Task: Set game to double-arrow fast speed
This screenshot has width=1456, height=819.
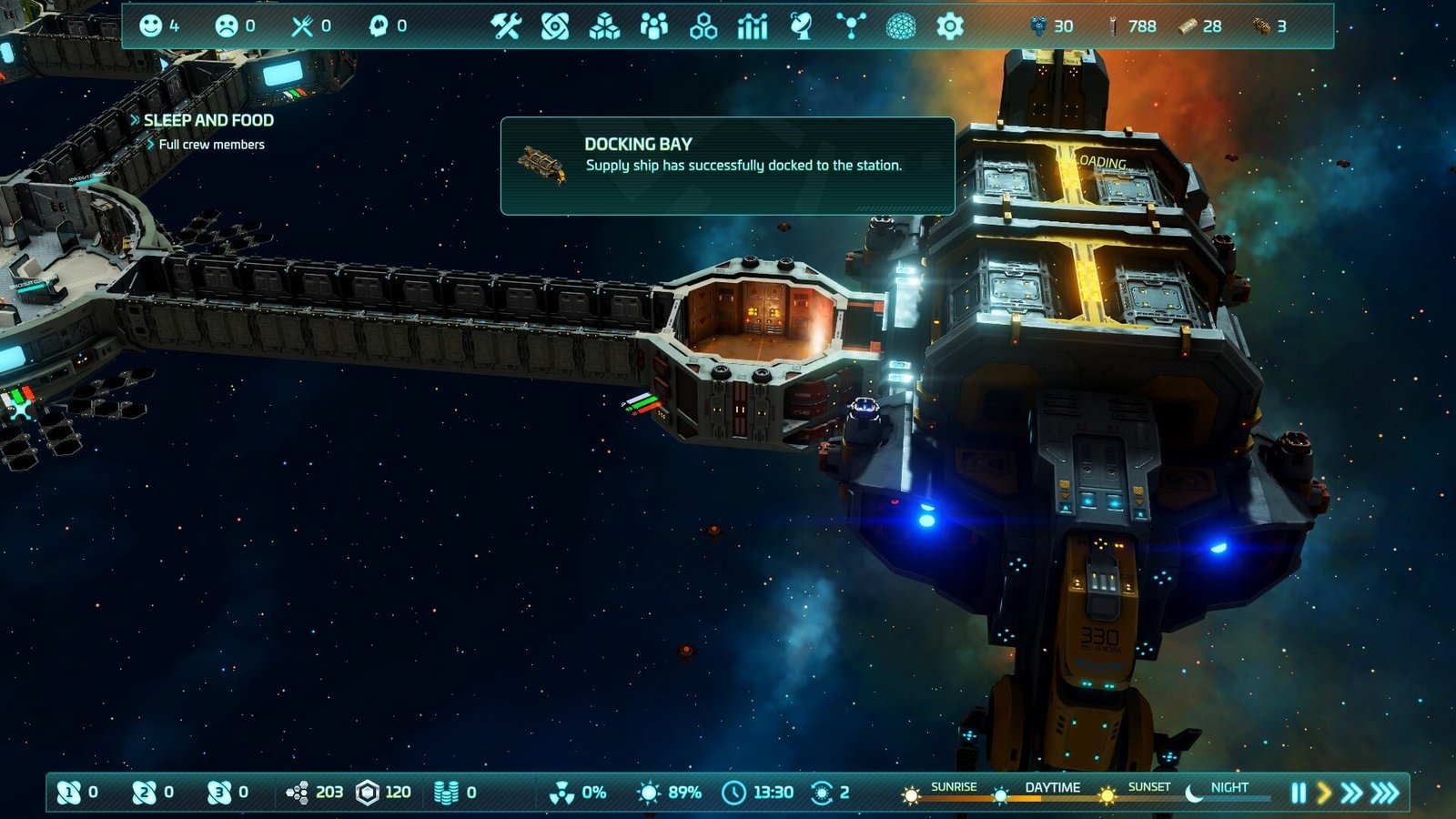Action: pyautogui.click(x=1352, y=793)
